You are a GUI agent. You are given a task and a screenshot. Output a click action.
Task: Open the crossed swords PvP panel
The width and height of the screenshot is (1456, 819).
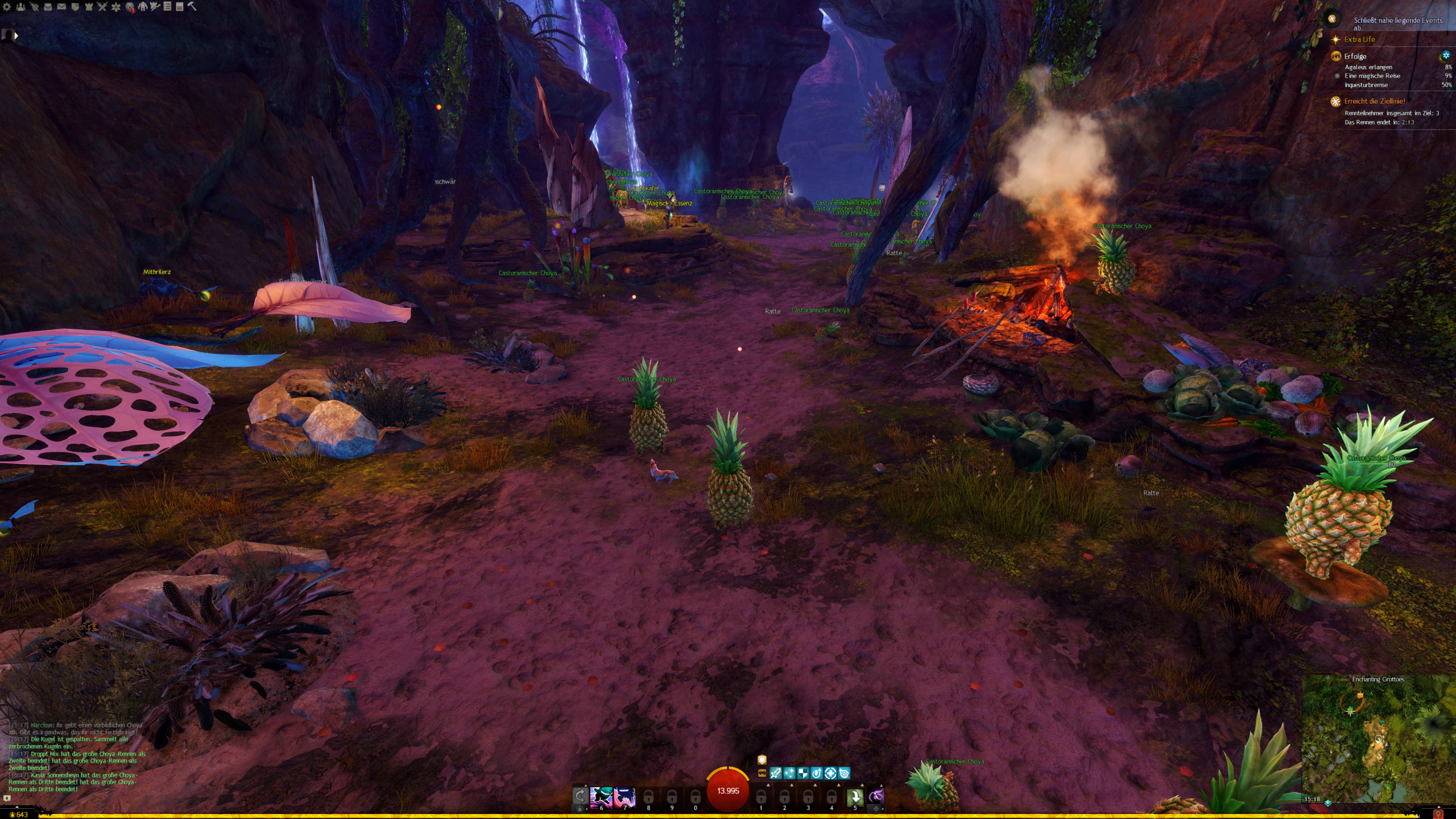tap(102, 7)
